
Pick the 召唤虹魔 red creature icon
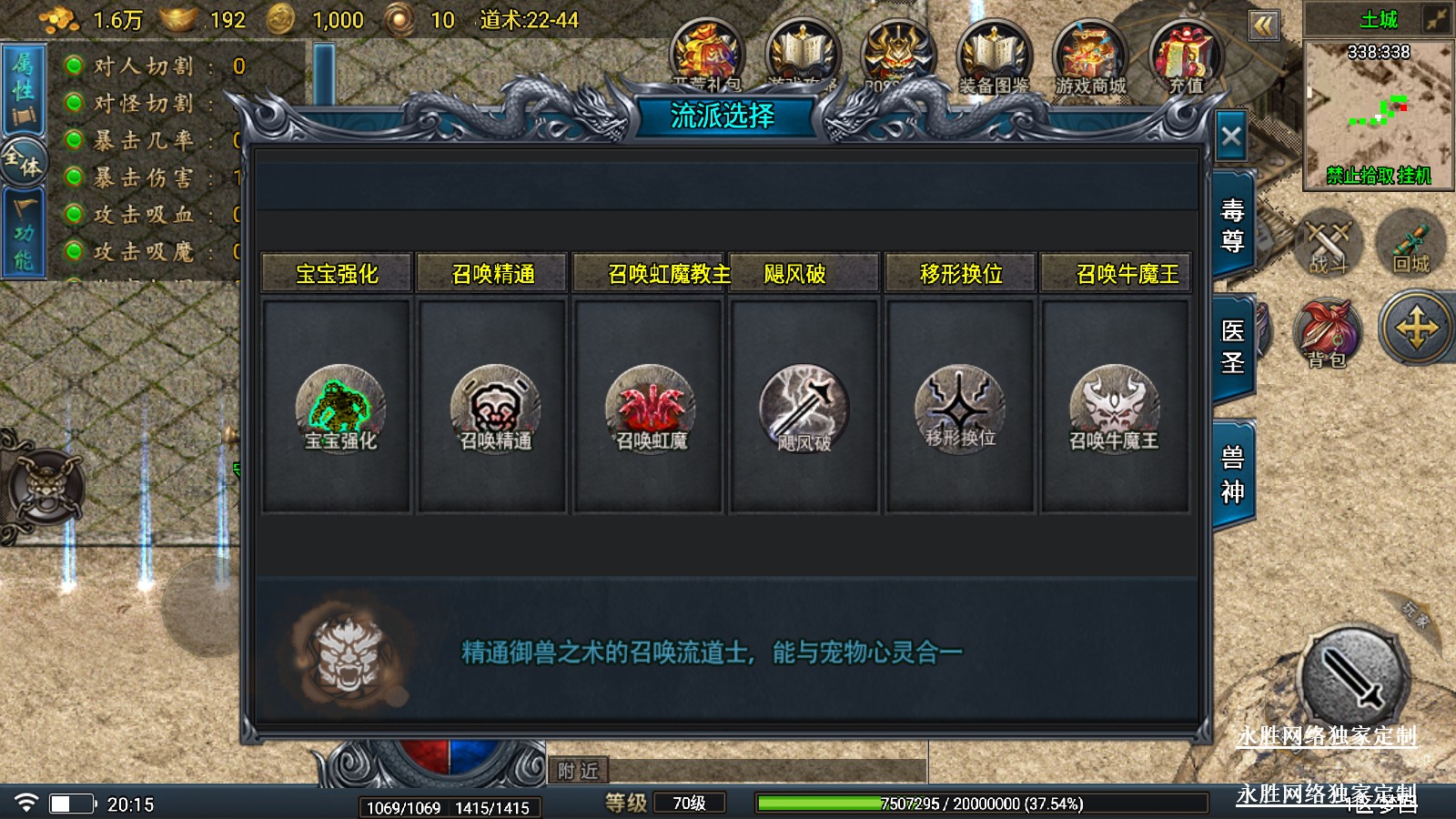point(650,409)
